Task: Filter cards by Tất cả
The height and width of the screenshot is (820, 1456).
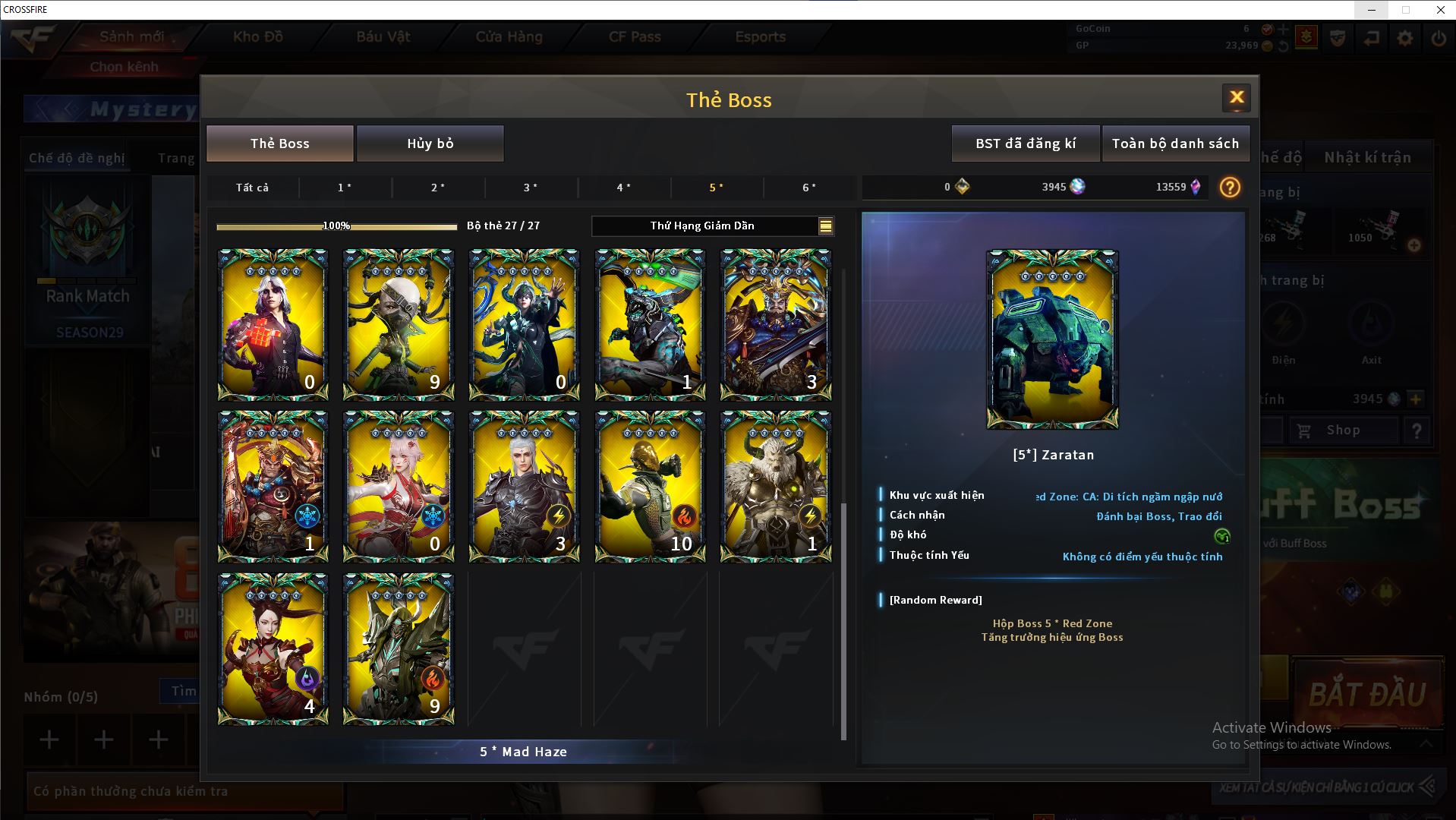Action: coord(252,188)
